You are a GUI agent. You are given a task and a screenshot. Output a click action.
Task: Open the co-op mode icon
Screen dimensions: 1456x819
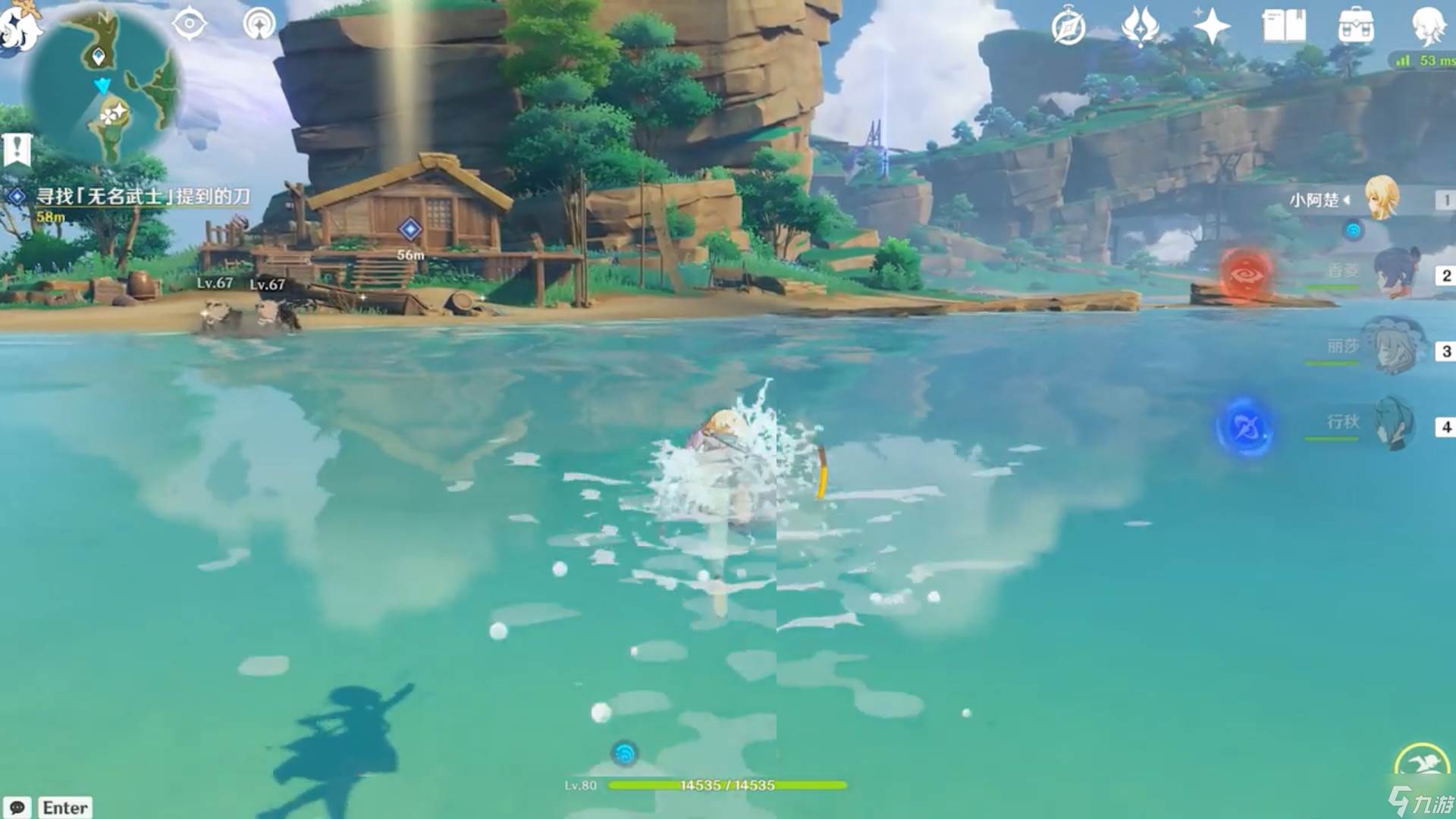pos(259,24)
